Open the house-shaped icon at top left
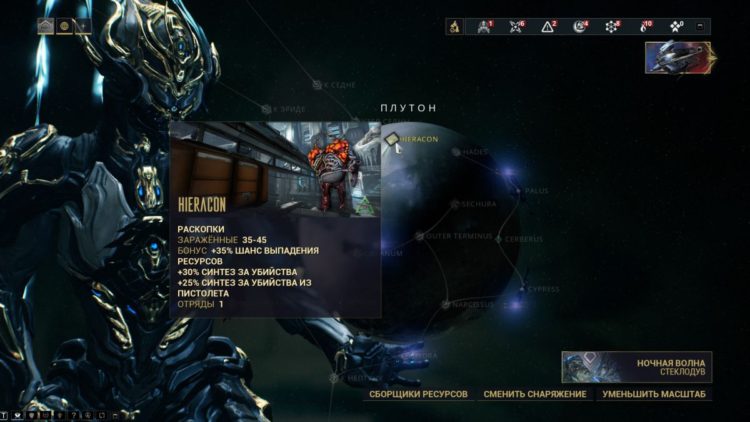This screenshot has height=422, width=750. (46, 26)
